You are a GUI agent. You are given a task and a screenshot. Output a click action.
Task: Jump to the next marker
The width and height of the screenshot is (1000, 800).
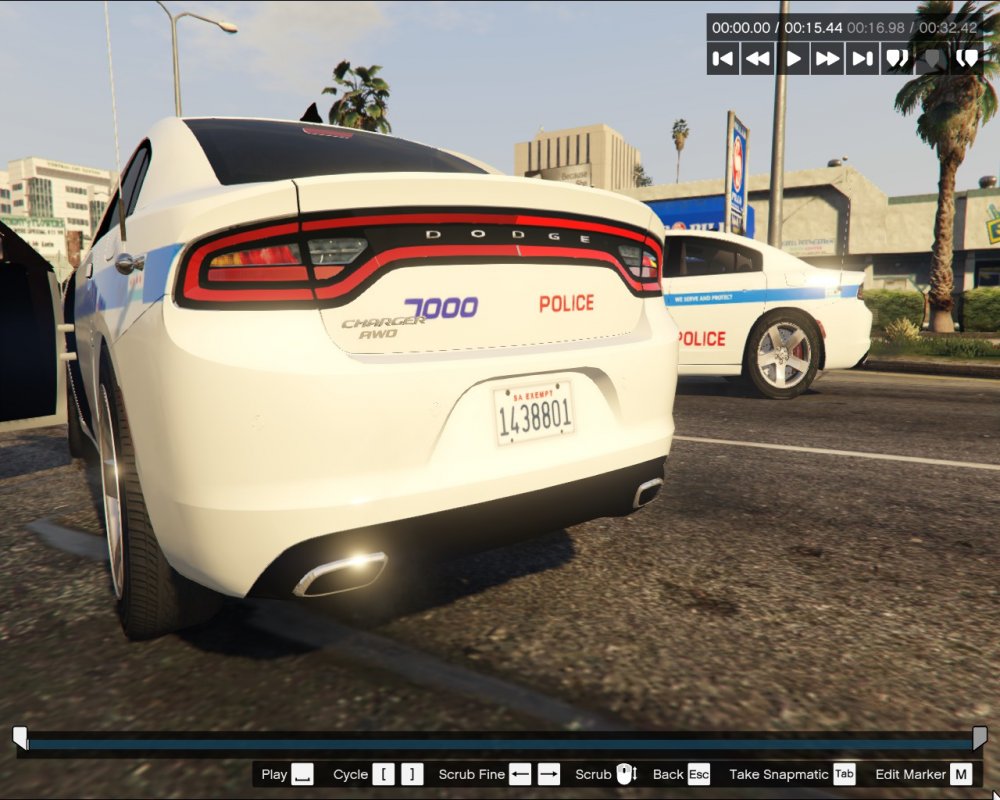coord(966,59)
